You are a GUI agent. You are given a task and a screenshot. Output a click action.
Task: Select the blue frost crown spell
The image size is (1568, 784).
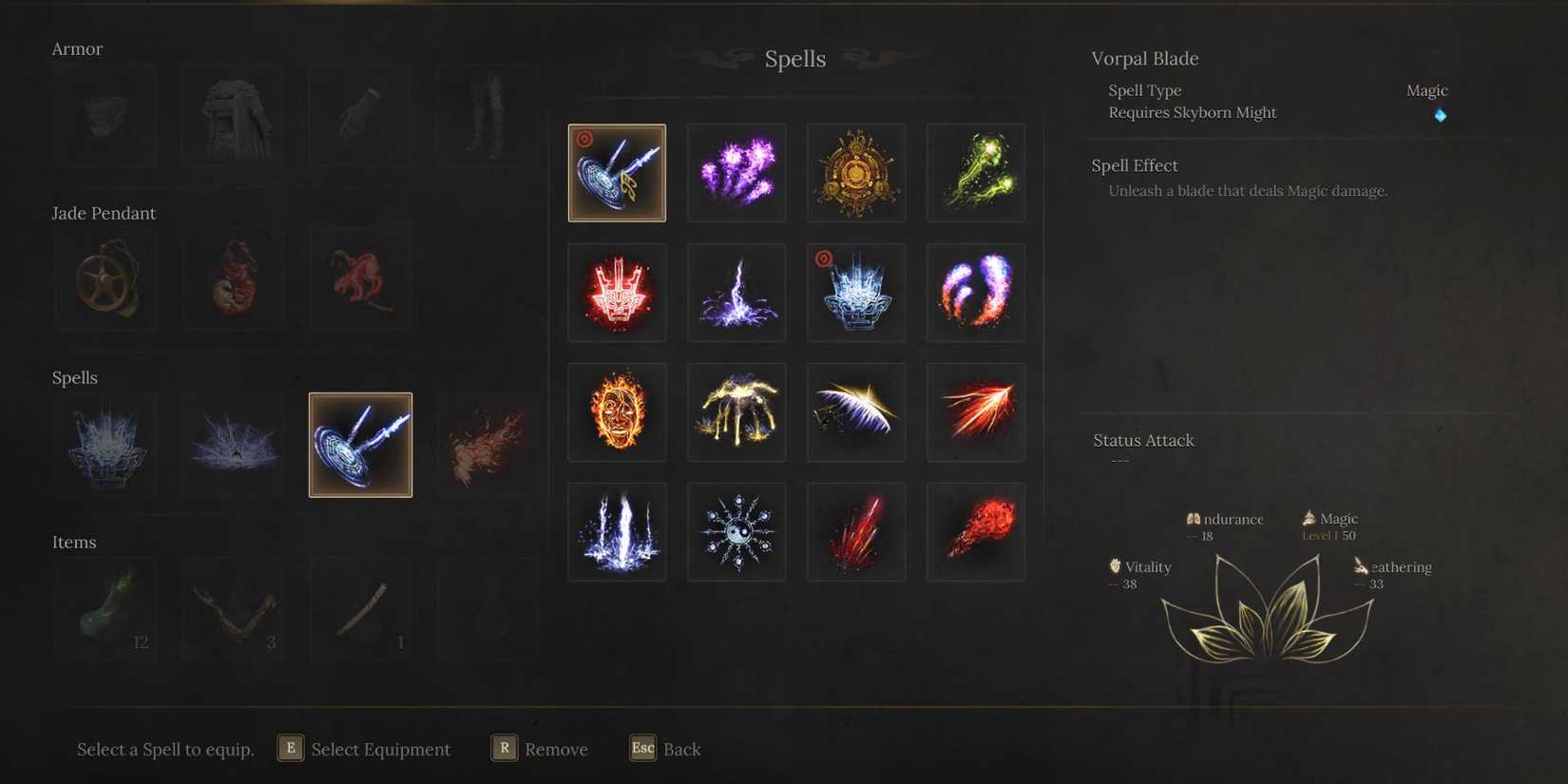[855, 292]
